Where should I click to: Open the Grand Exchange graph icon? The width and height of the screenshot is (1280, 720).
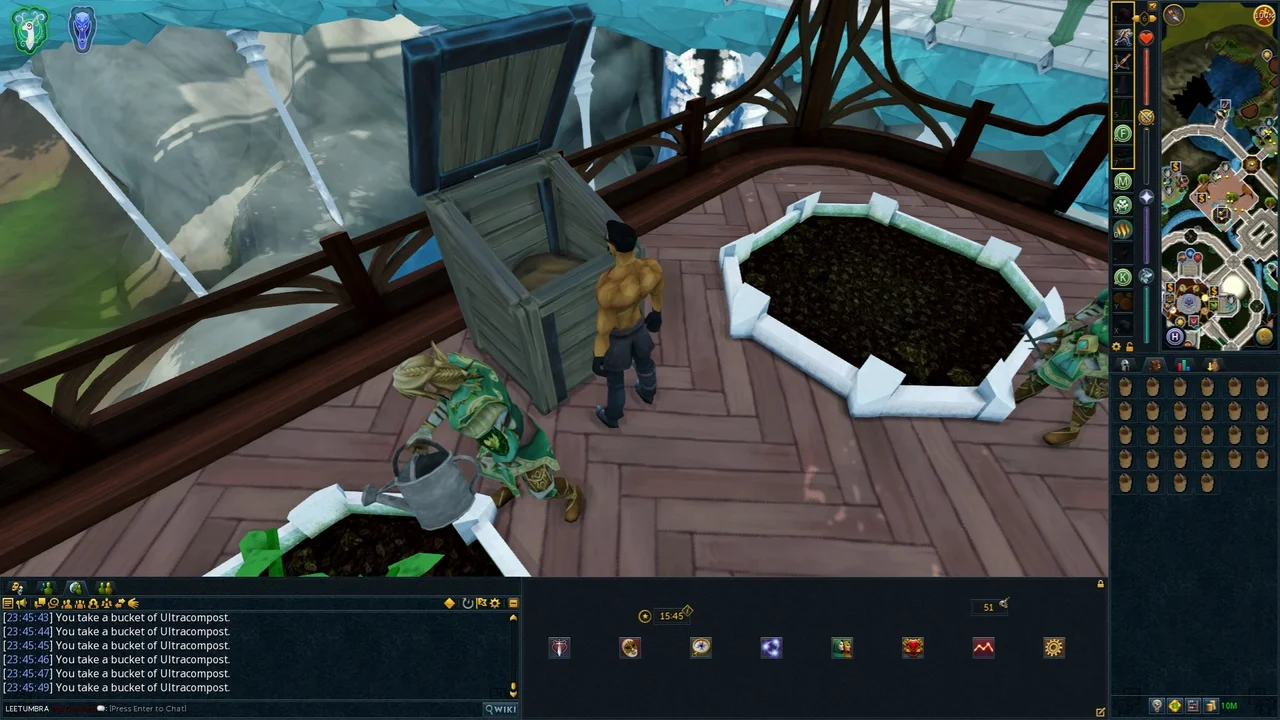[983, 648]
